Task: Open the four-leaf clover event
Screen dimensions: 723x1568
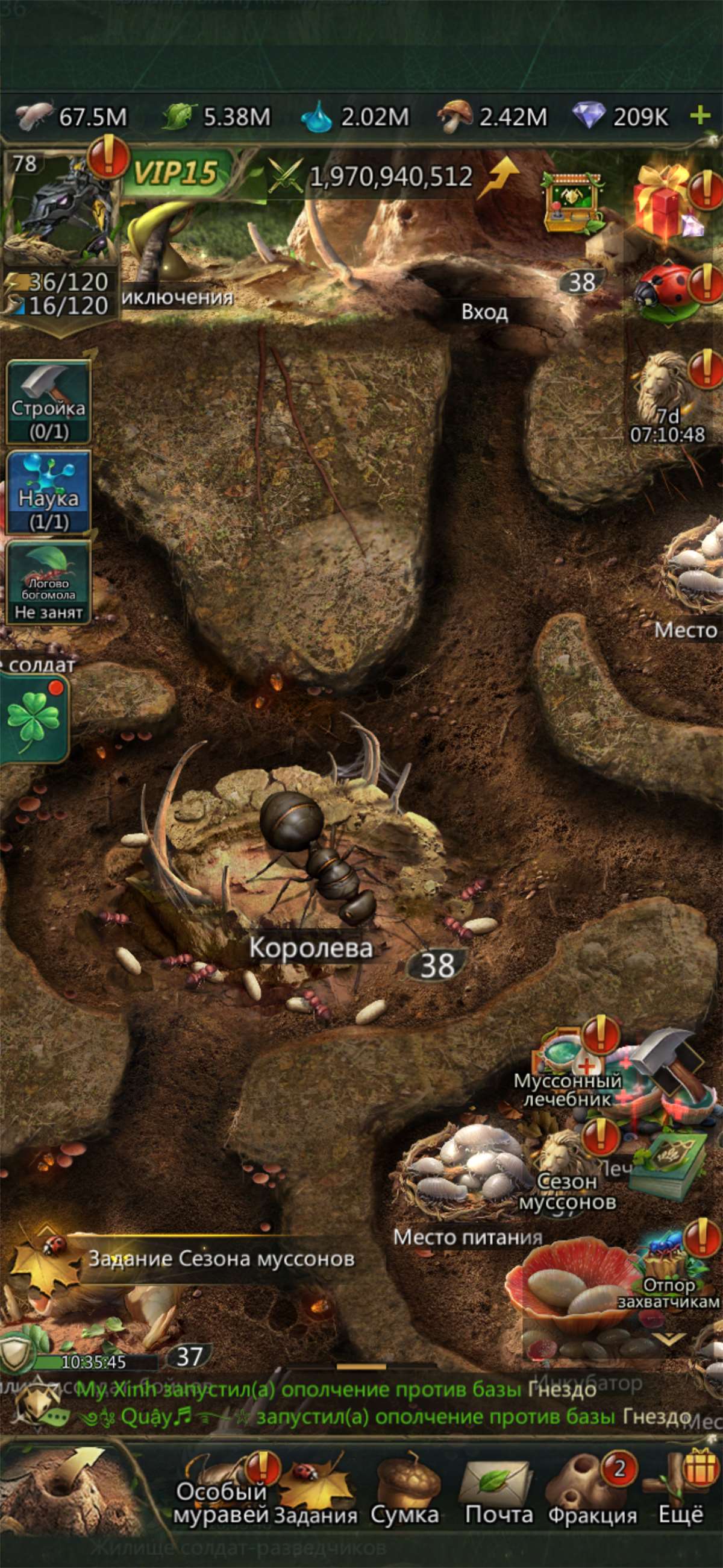Action: 34,719
